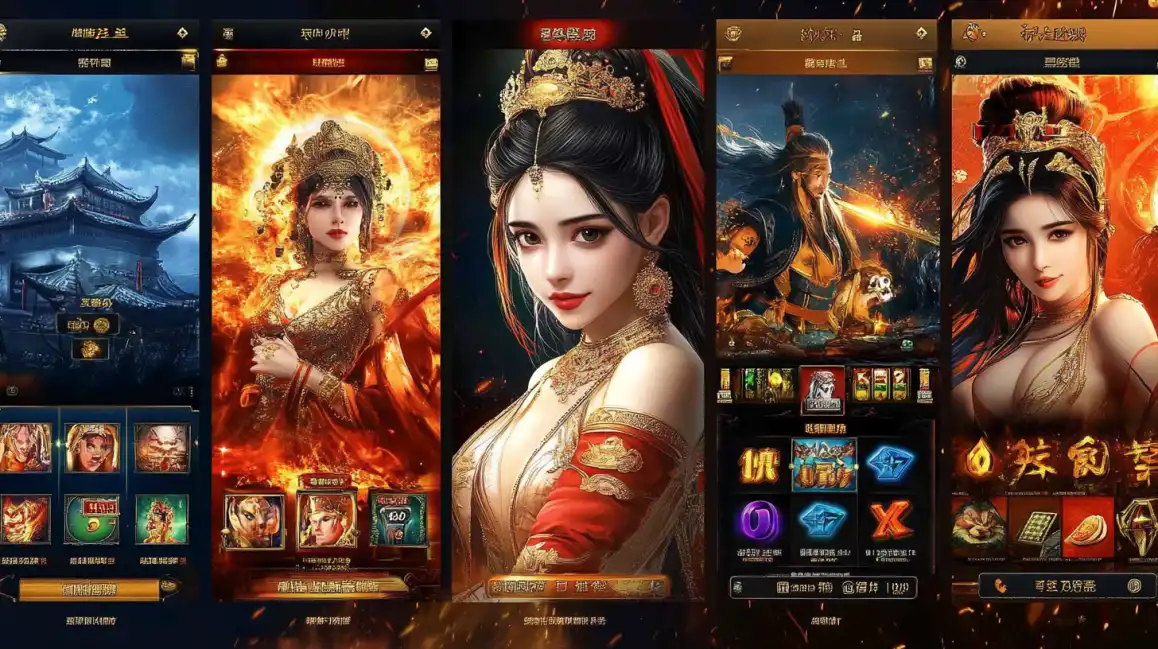
Task: Click the gold banner button below the fire goddess
Action: pyautogui.click(x=328, y=587)
